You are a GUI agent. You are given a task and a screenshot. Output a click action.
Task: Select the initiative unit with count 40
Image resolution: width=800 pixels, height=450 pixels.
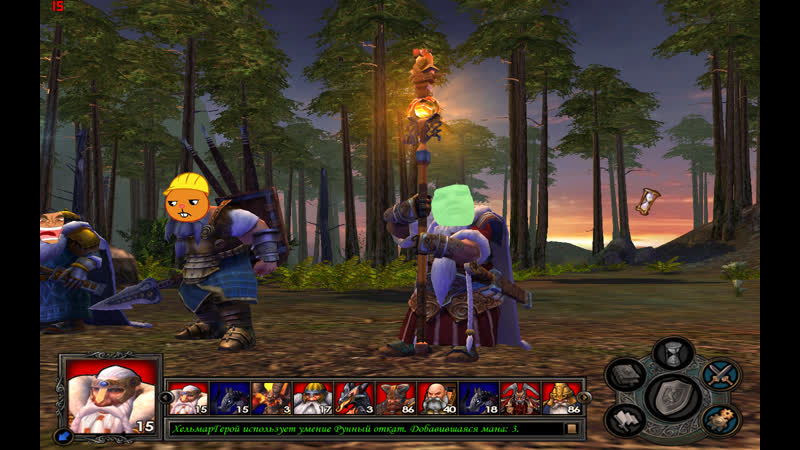point(436,398)
